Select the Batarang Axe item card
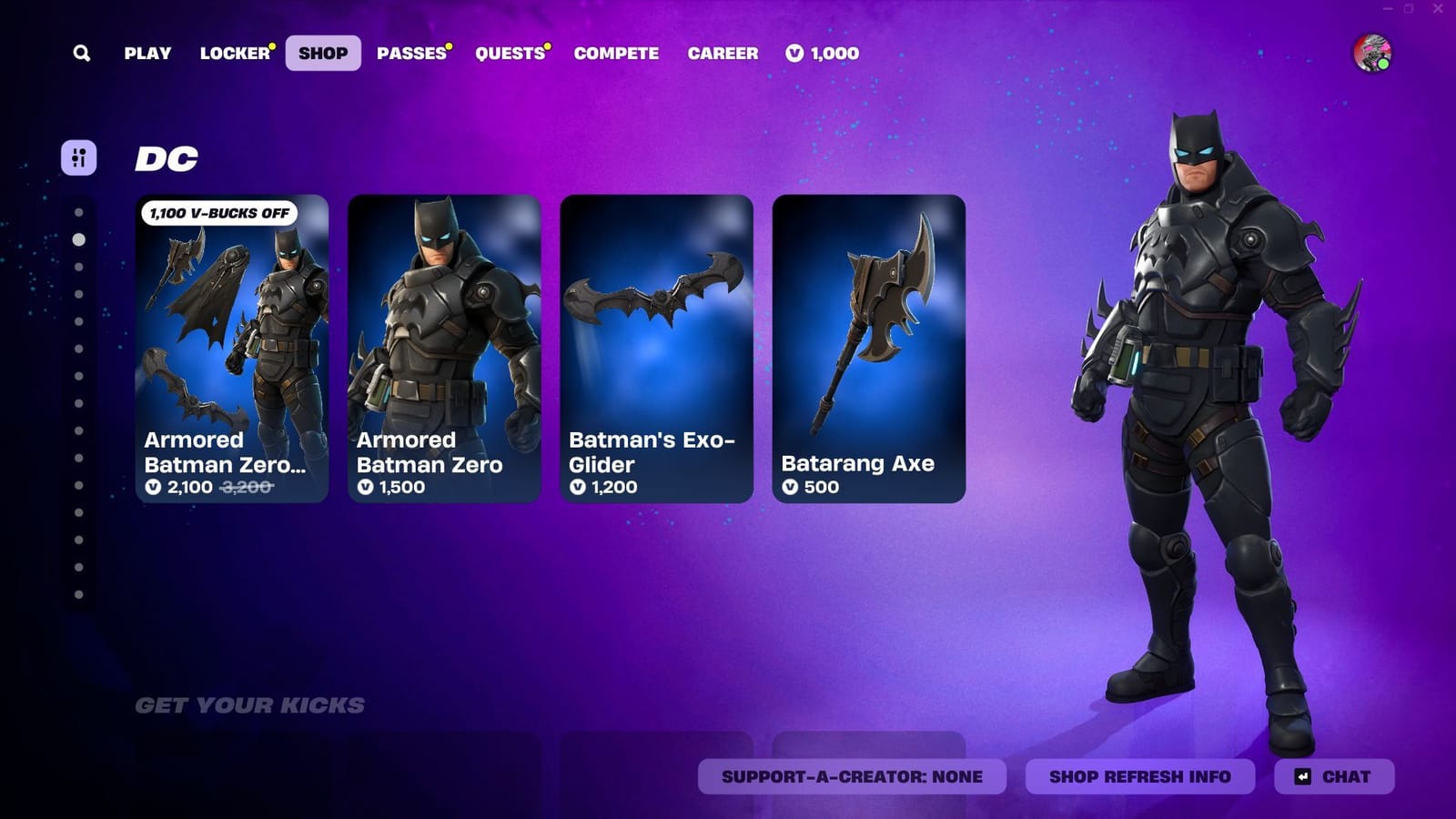Image resolution: width=1456 pixels, height=819 pixels. click(x=867, y=346)
